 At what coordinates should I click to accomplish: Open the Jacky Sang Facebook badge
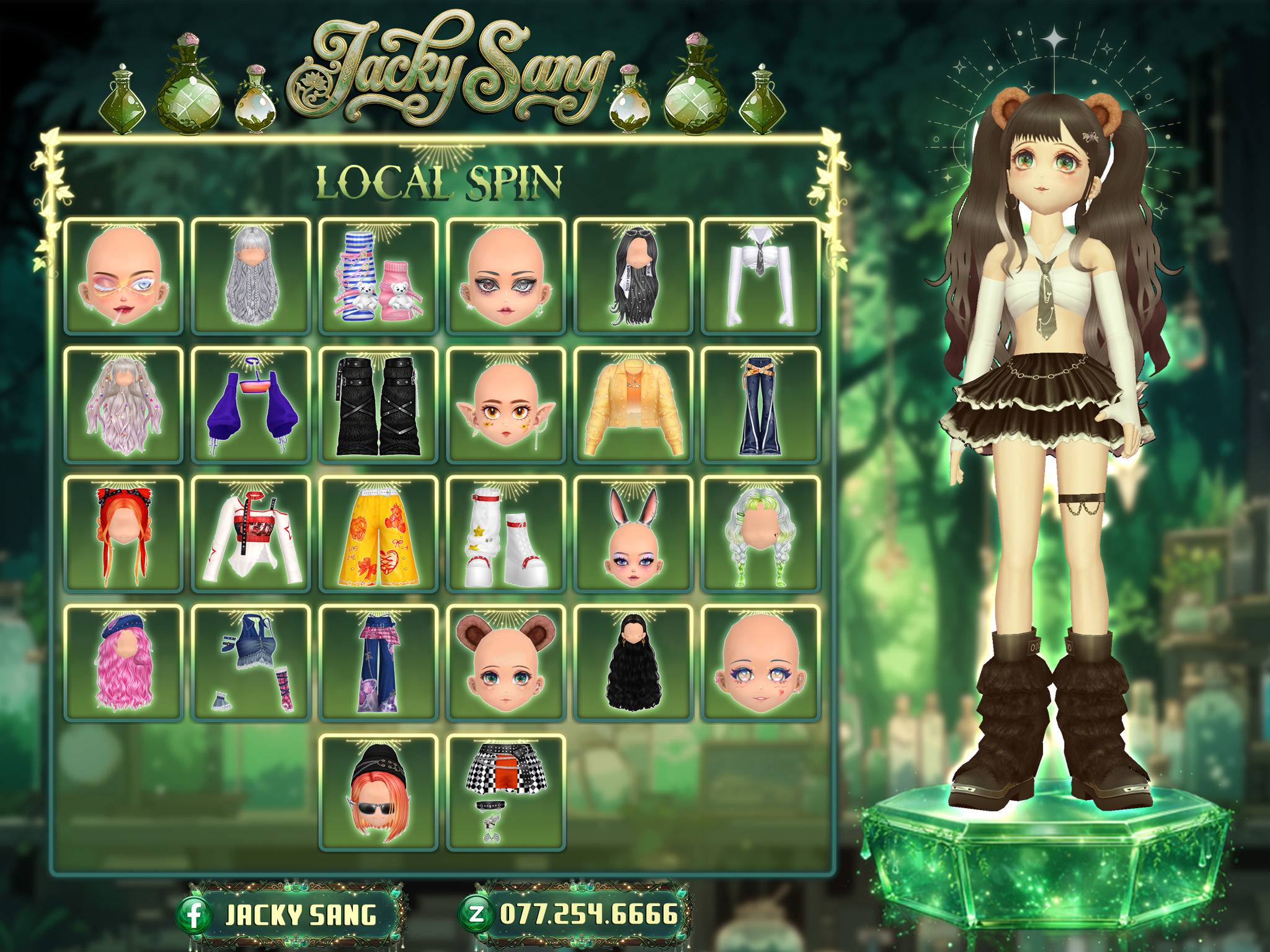290,915
